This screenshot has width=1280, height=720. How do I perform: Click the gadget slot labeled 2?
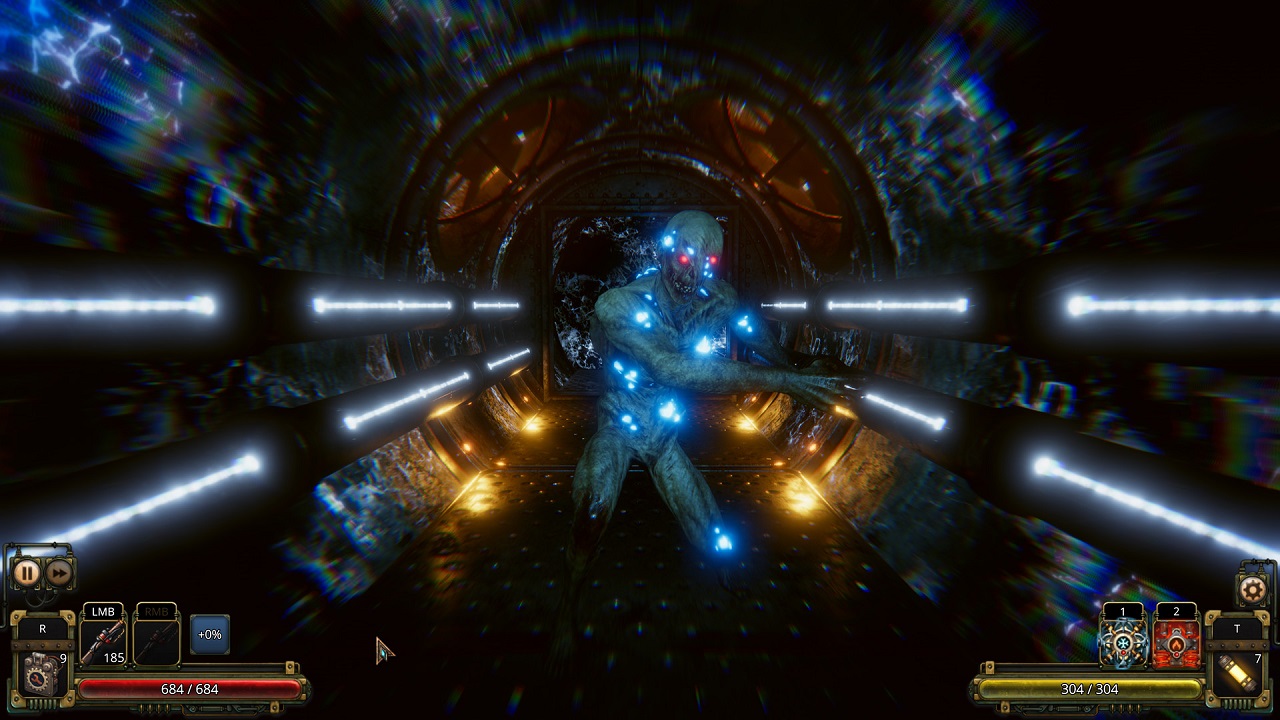point(1175,611)
